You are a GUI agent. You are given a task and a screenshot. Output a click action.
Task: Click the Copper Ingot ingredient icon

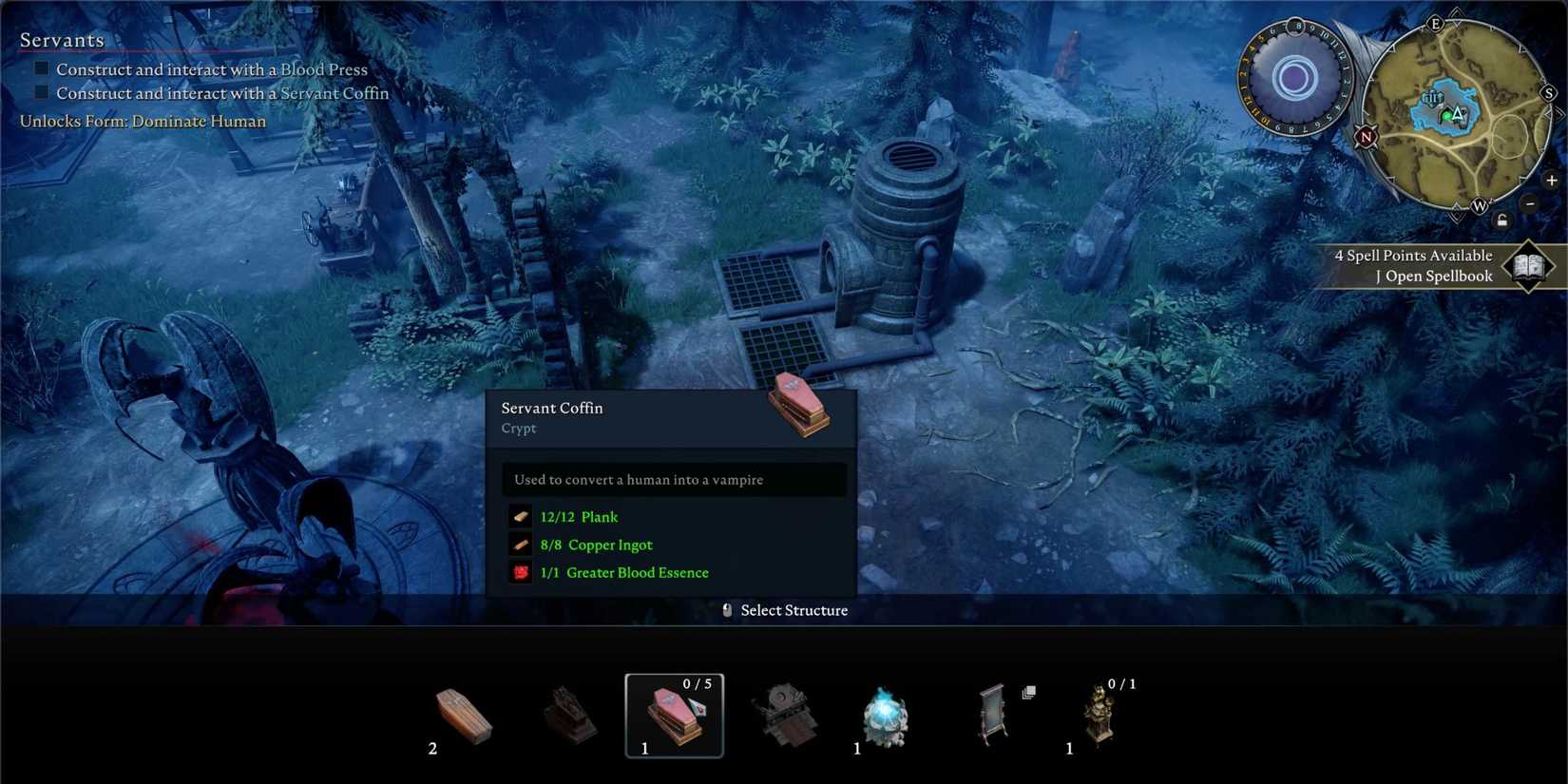tap(521, 545)
